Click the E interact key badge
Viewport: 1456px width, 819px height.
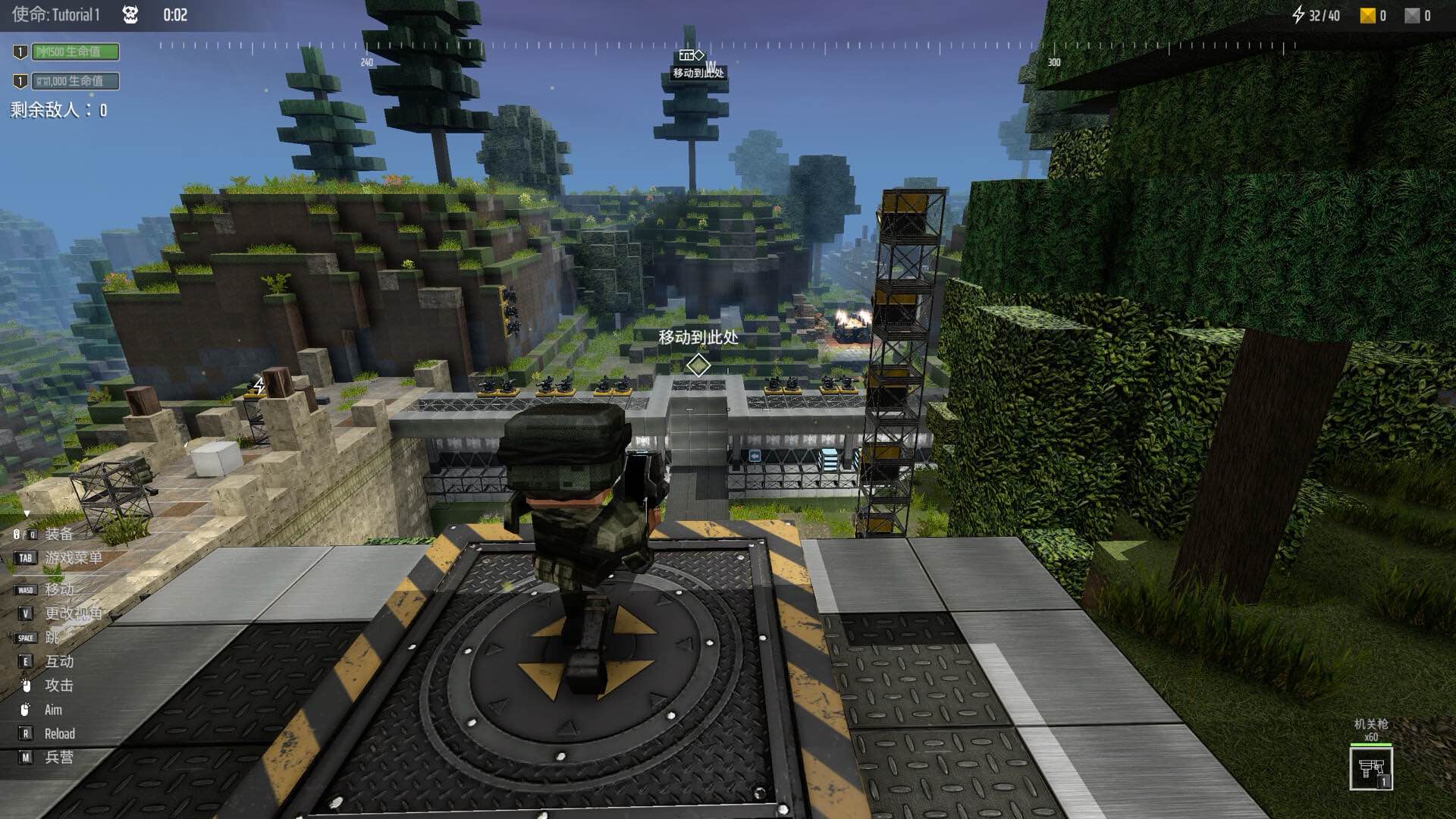[25, 661]
